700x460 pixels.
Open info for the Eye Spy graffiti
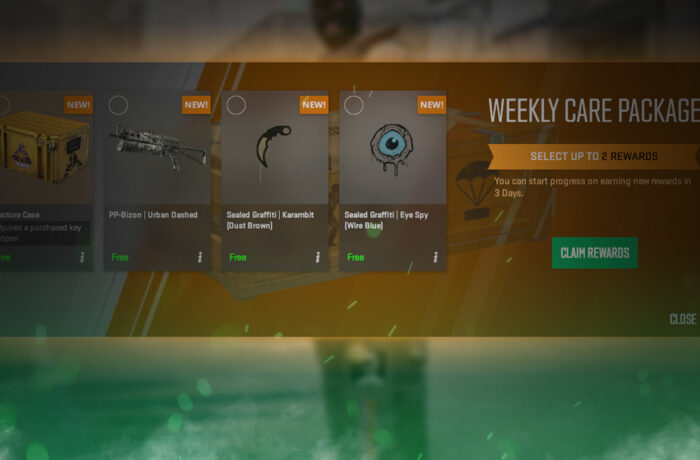pos(436,257)
